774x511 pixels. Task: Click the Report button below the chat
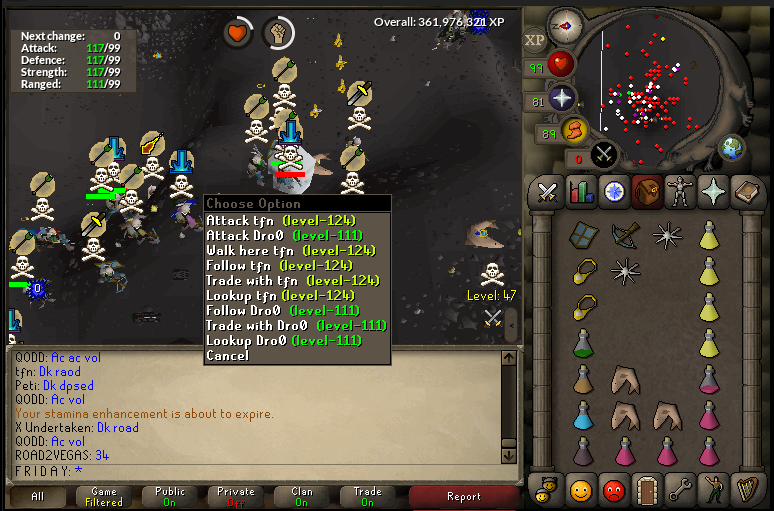[x=464, y=496]
